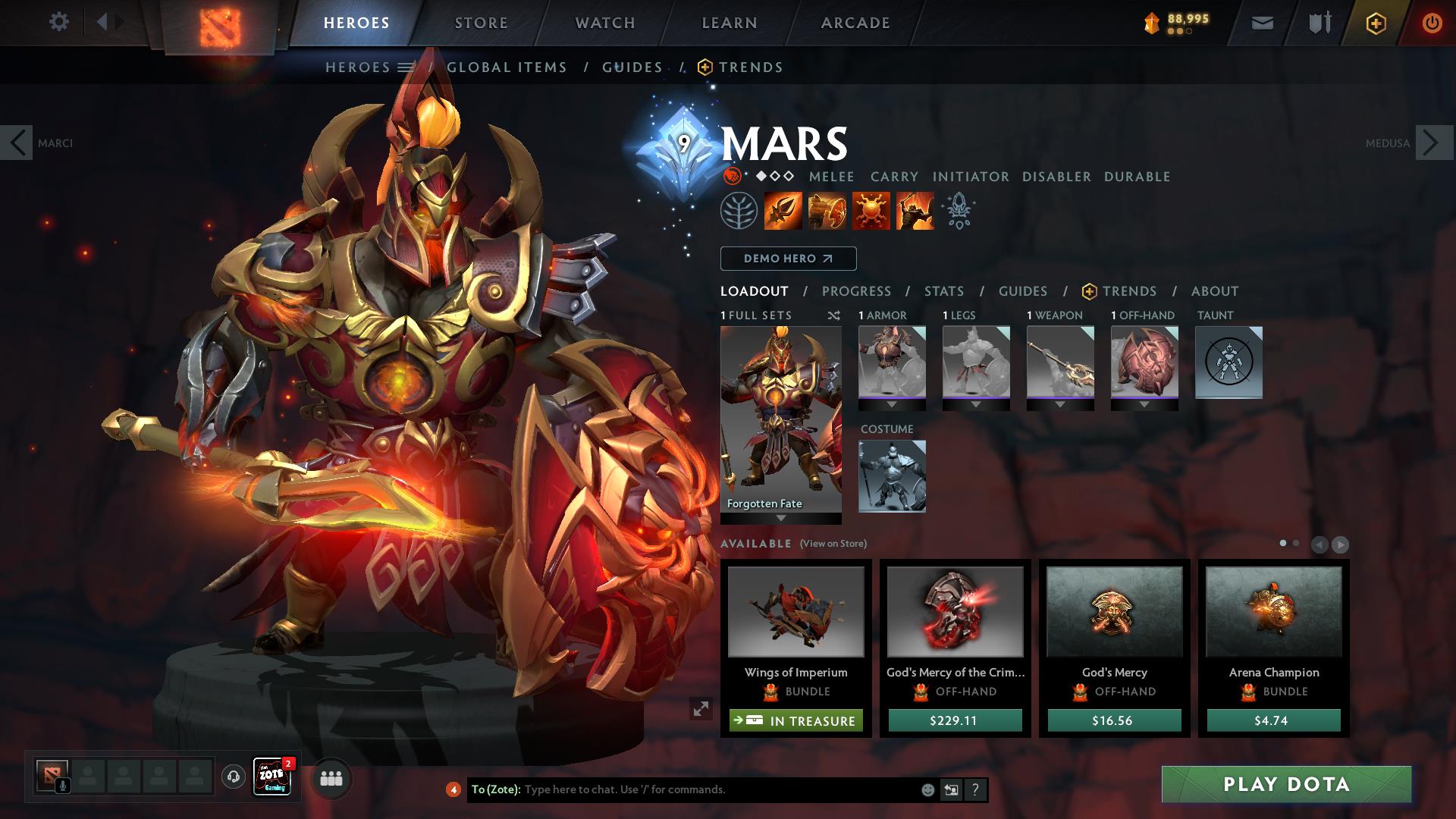Start matchmaking with Play Dota
1456x819 pixels.
[1286, 784]
